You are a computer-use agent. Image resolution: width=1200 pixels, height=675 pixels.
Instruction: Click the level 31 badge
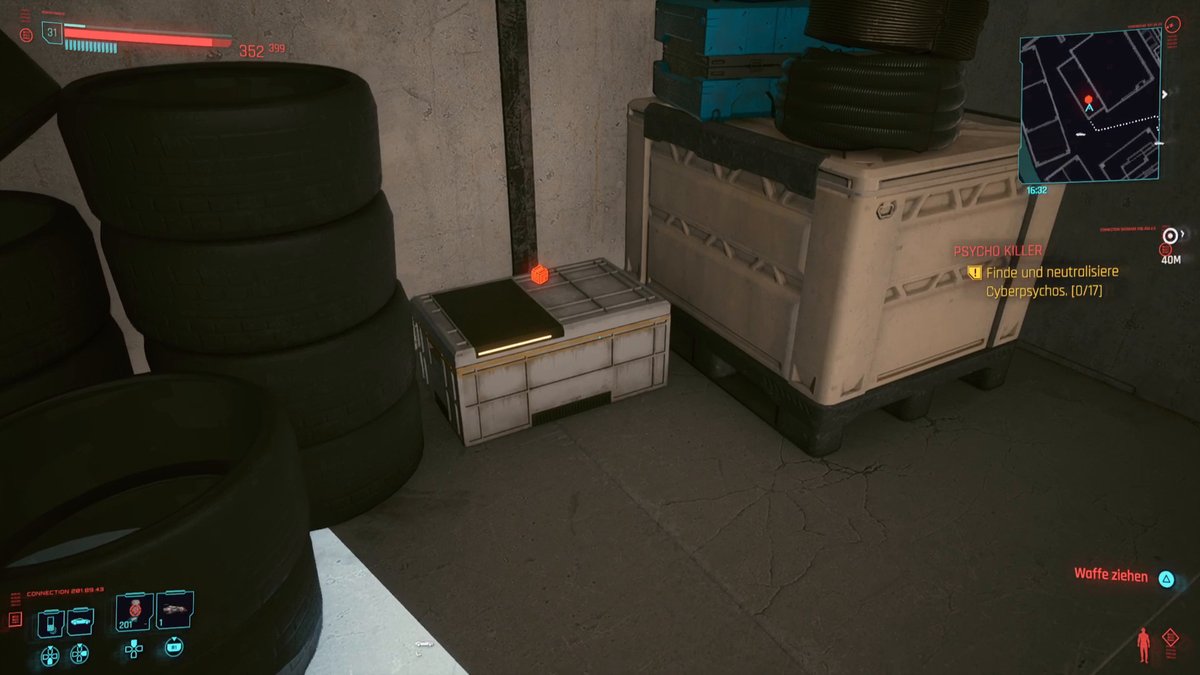[52, 33]
